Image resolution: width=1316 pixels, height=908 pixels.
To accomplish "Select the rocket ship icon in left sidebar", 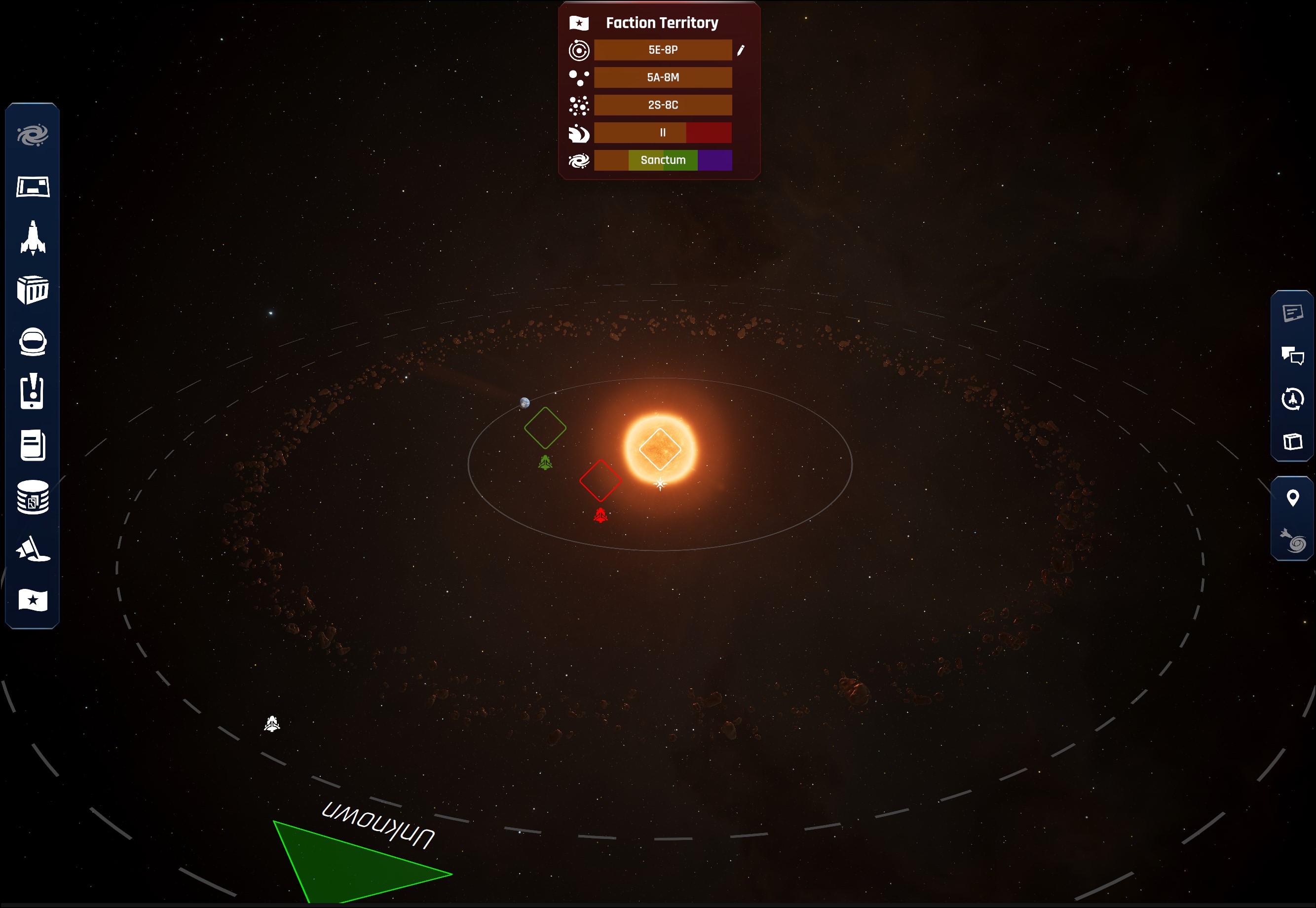I will (x=33, y=238).
